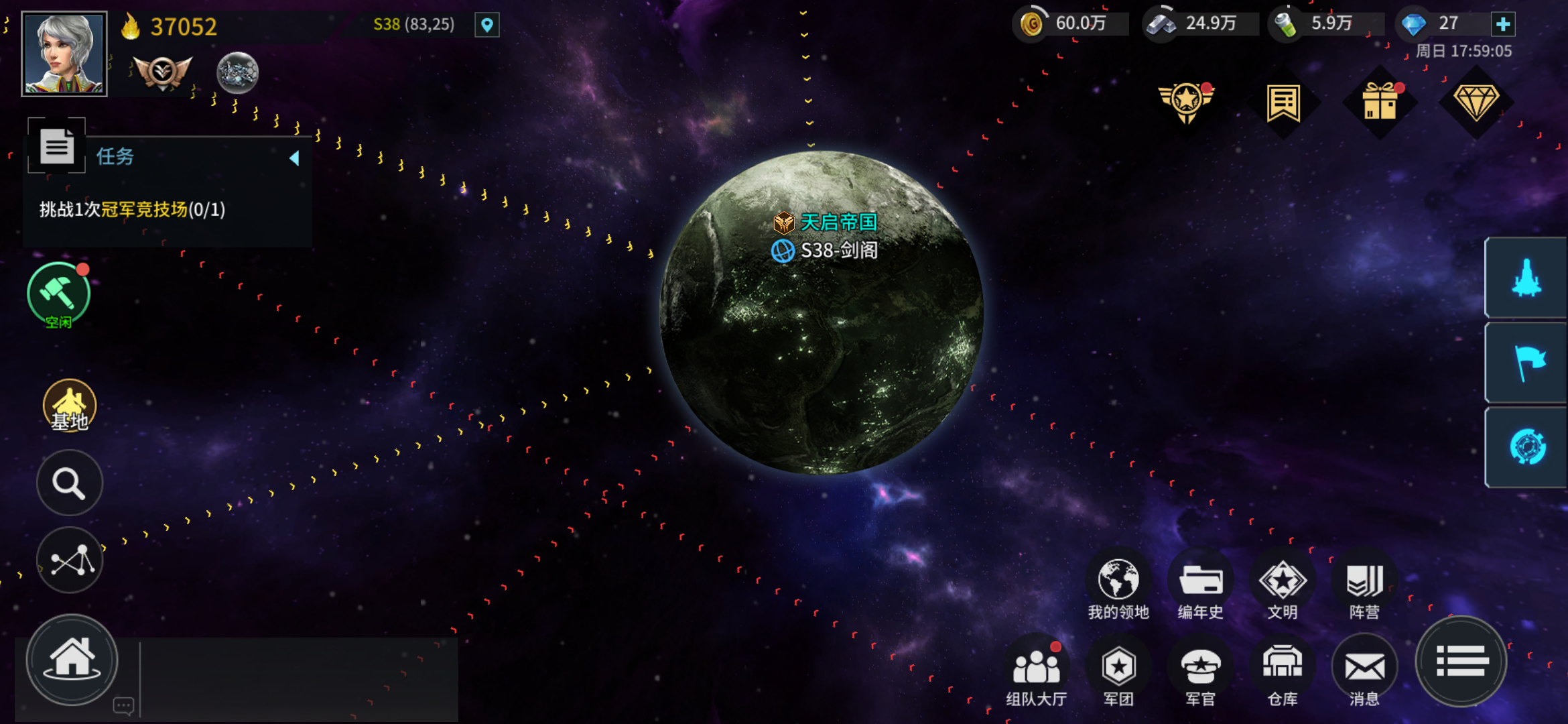
Task: Open the player commander portrait
Action: click(64, 54)
